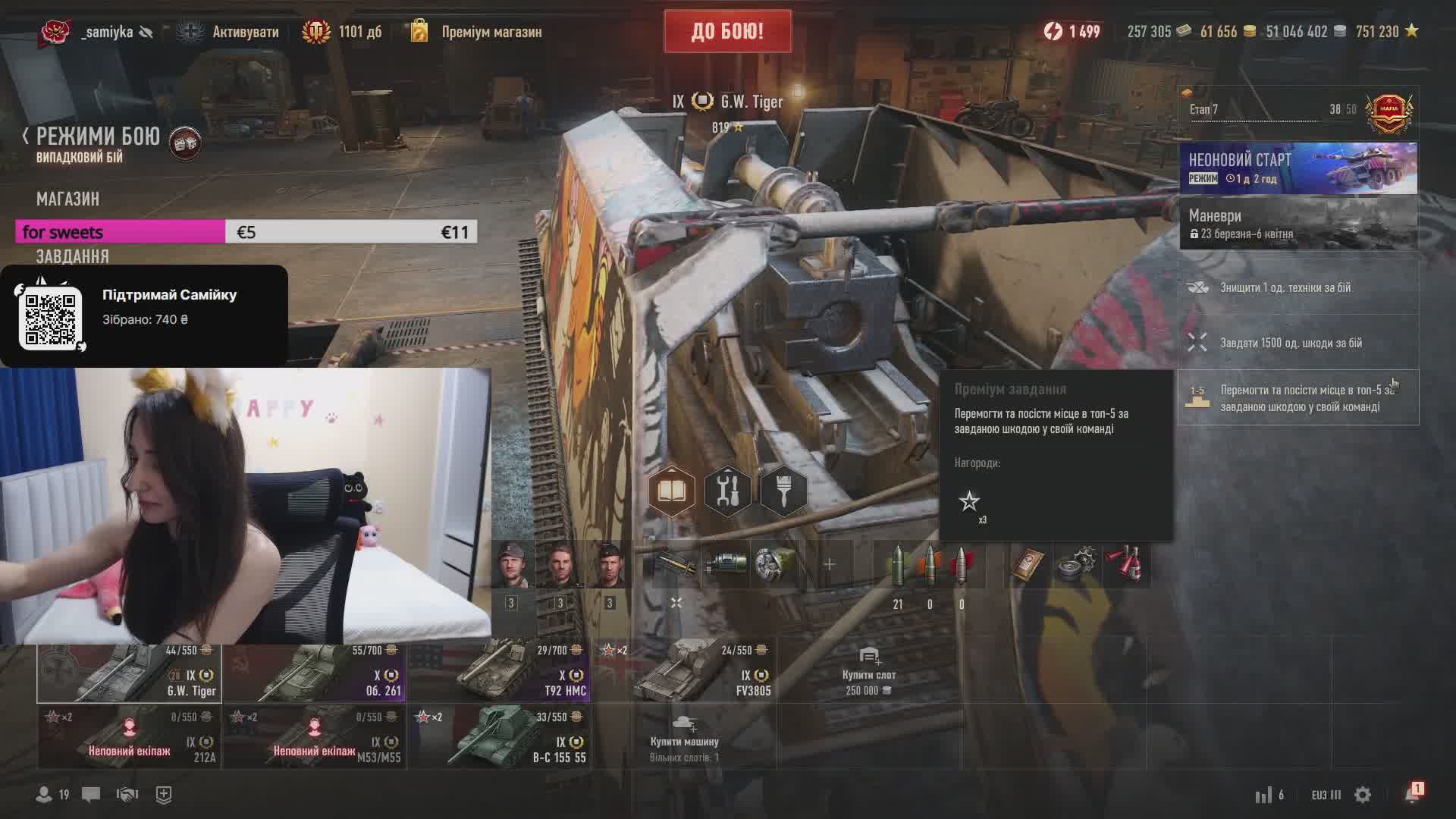1456x819 pixels.
Task: Click Купити машину to buy a vehicle
Action: (684, 737)
